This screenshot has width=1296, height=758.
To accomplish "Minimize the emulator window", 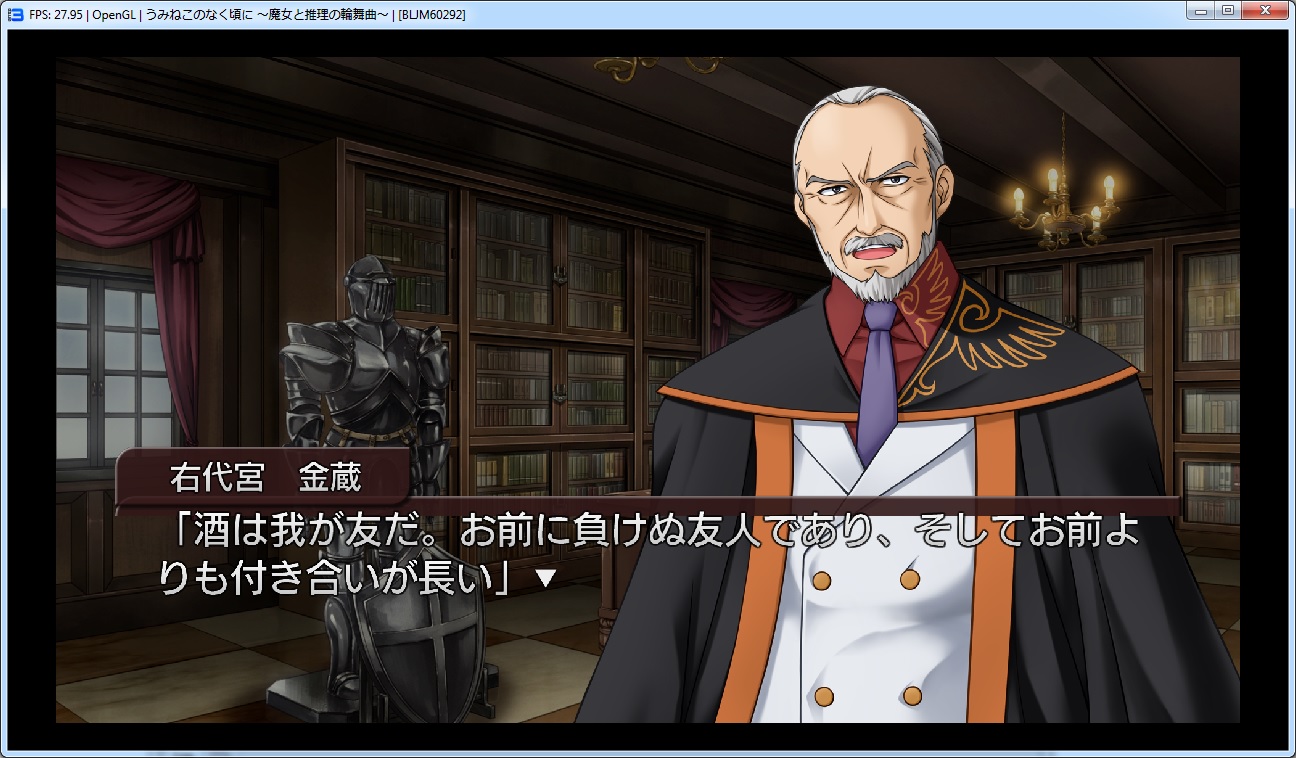I will [x=1201, y=11].
